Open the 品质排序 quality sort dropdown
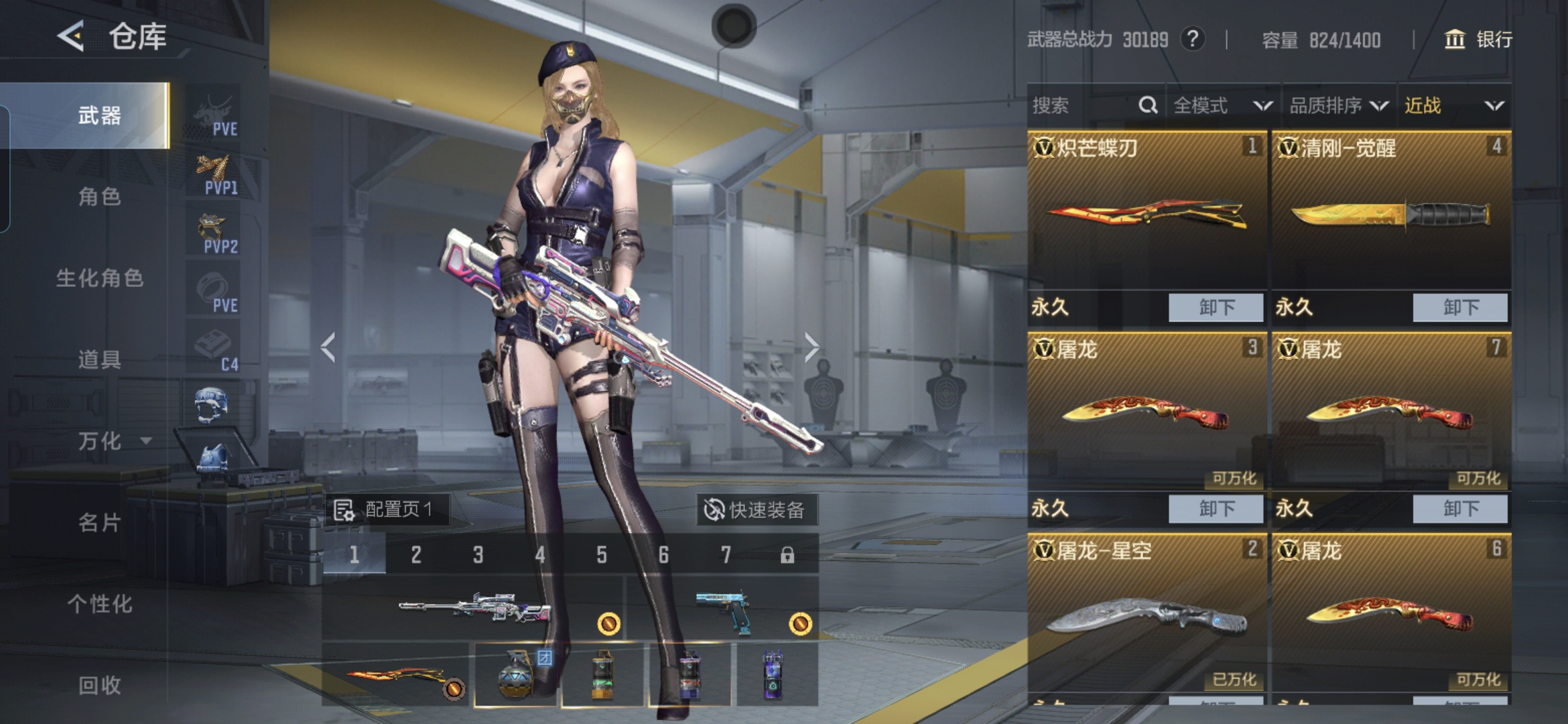Screen dimensions: 1568x724 pos(1338,105)
